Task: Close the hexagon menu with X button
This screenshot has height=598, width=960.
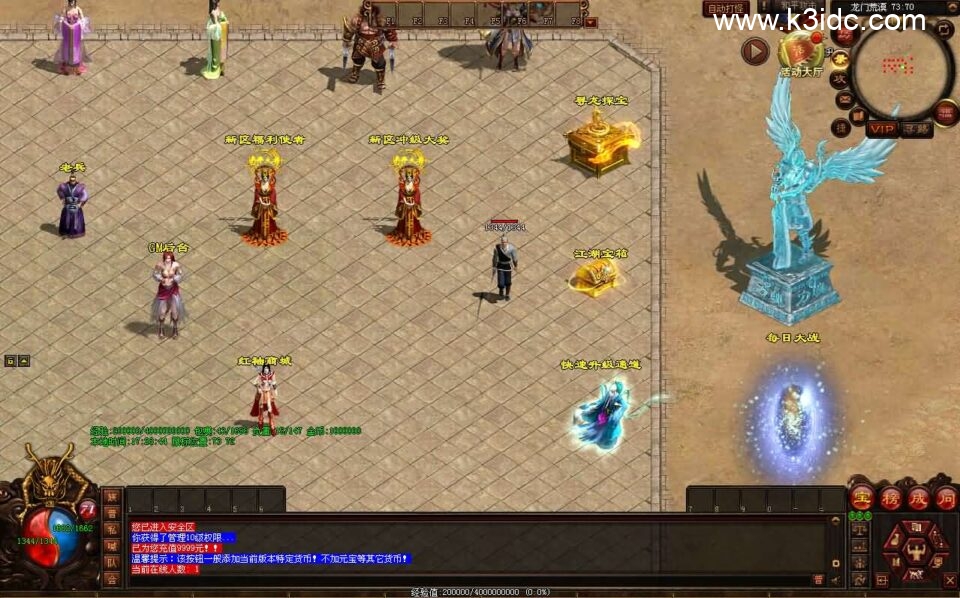Action: 950,579
